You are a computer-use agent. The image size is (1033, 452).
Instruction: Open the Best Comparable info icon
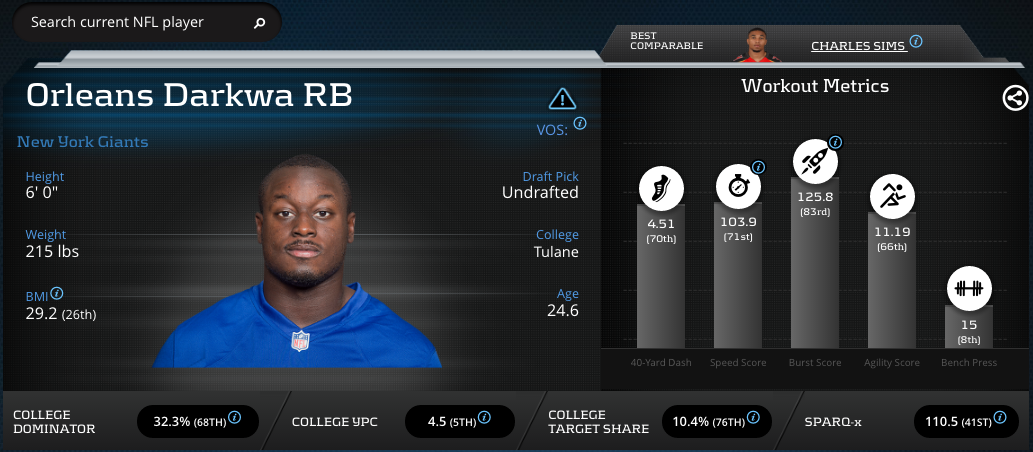coord(916,42)
